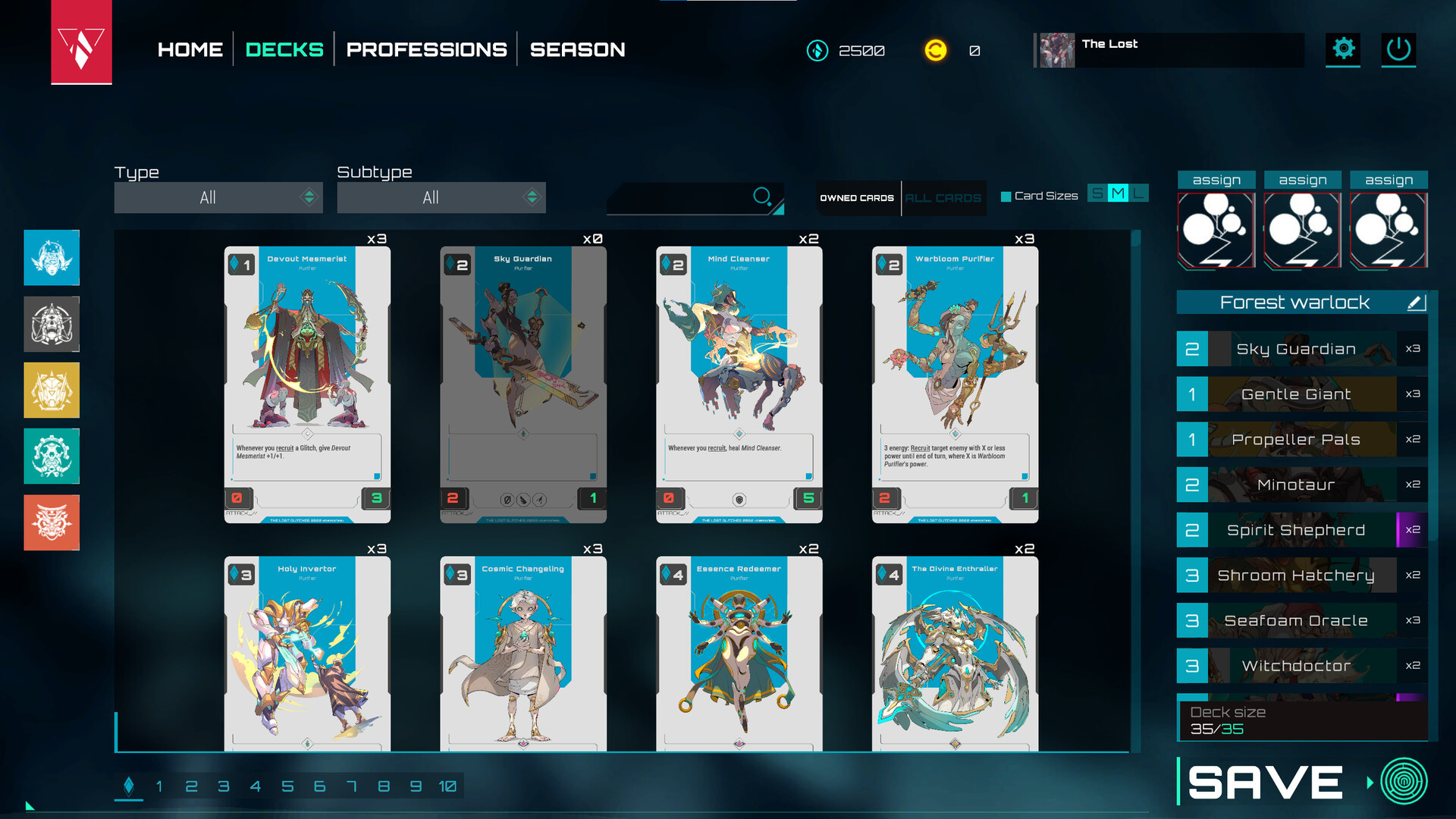1456x819 pixels.
Task: Select the gold faction icon
Action: pos(52,390)
